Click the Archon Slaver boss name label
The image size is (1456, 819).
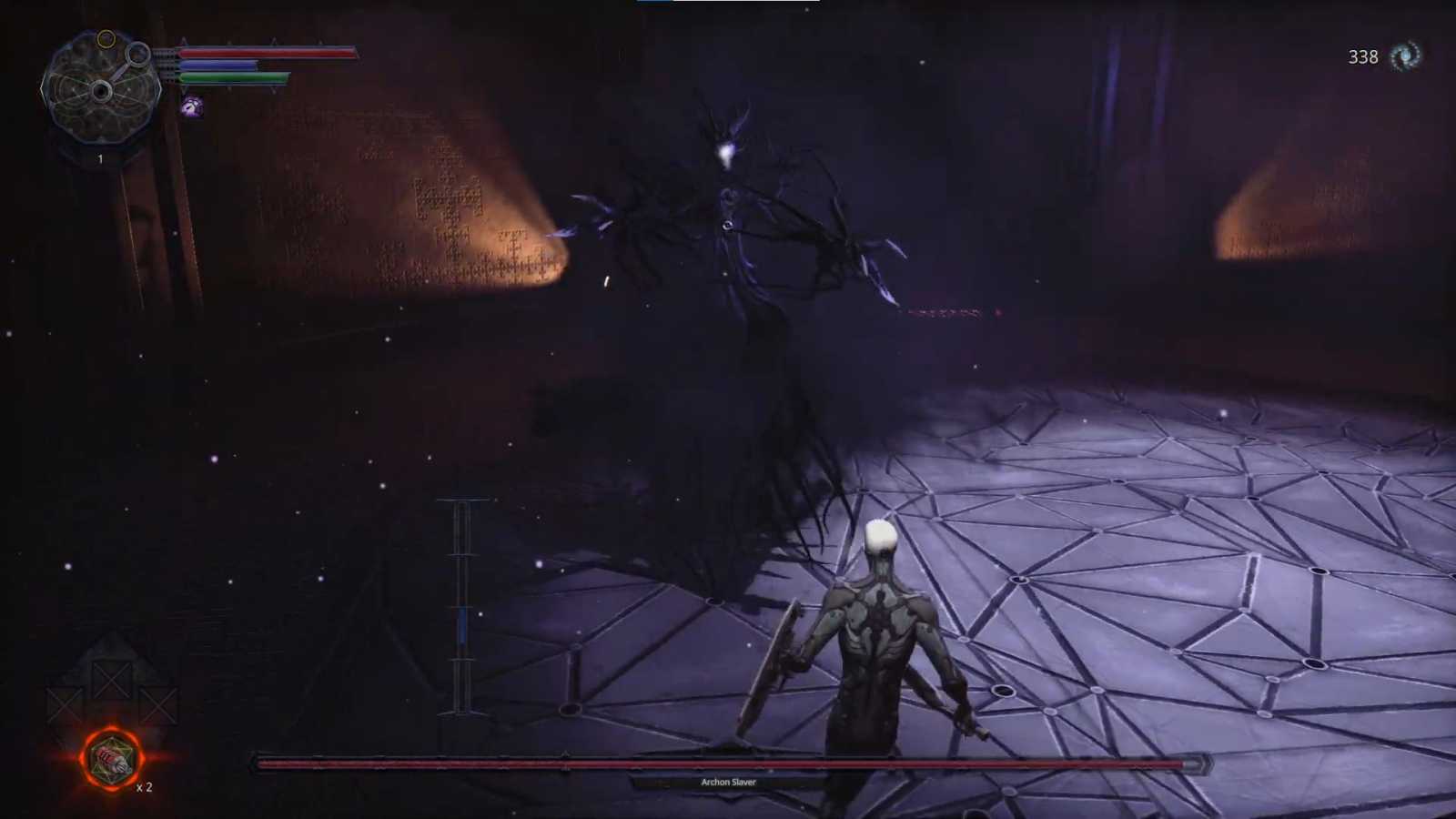coord(728,782)
